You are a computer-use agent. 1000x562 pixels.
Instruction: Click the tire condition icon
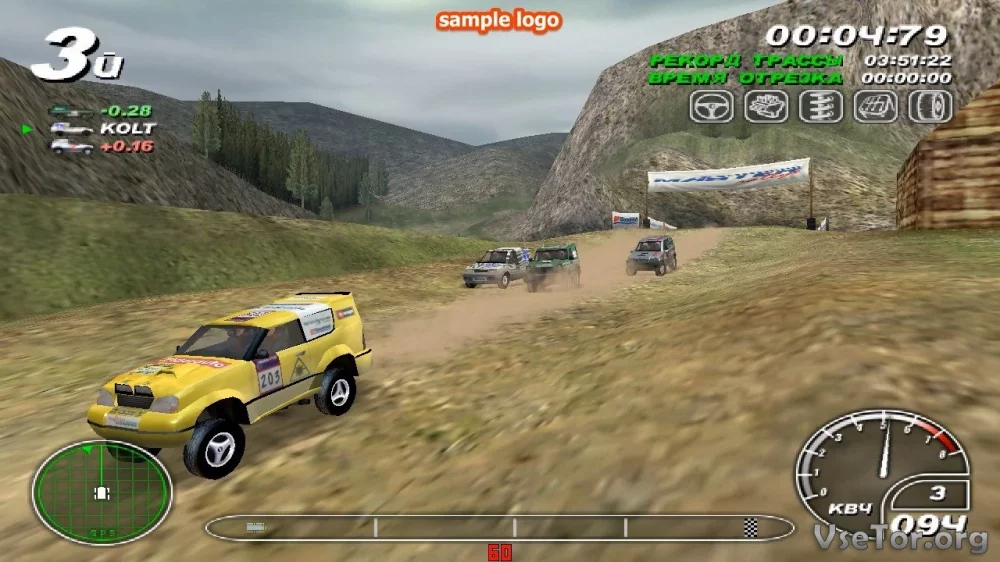(x=929, y=106)
